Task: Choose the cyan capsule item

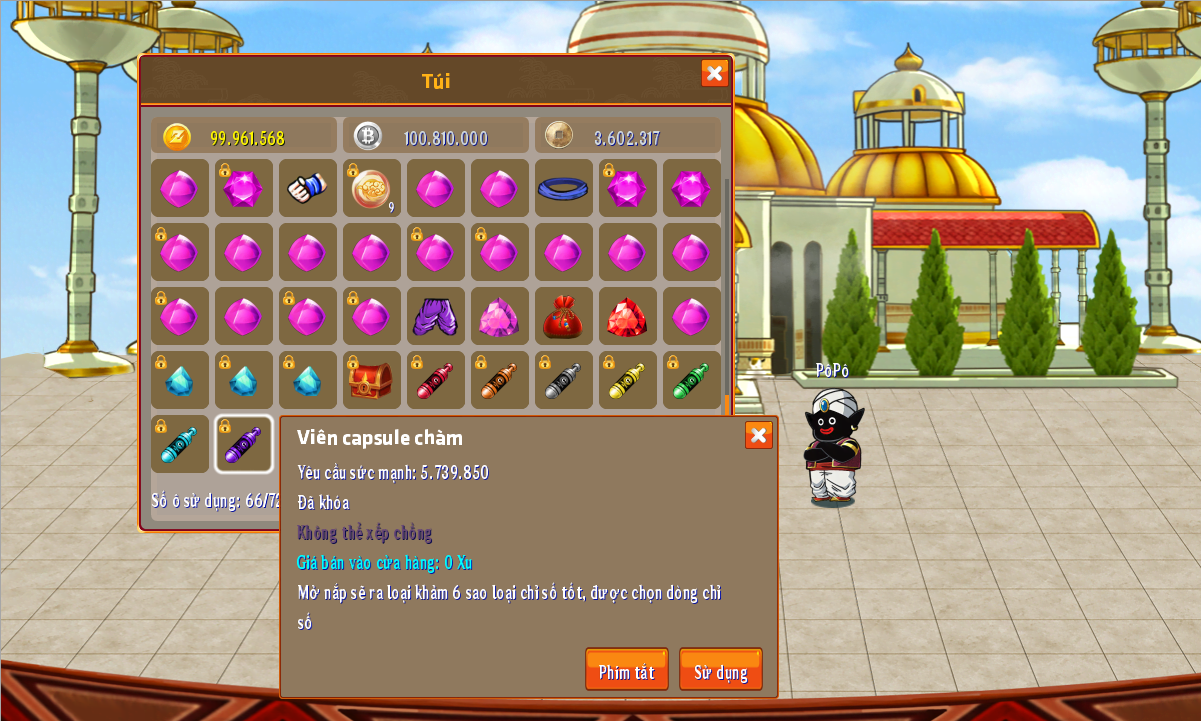Action: pos(180,444)
